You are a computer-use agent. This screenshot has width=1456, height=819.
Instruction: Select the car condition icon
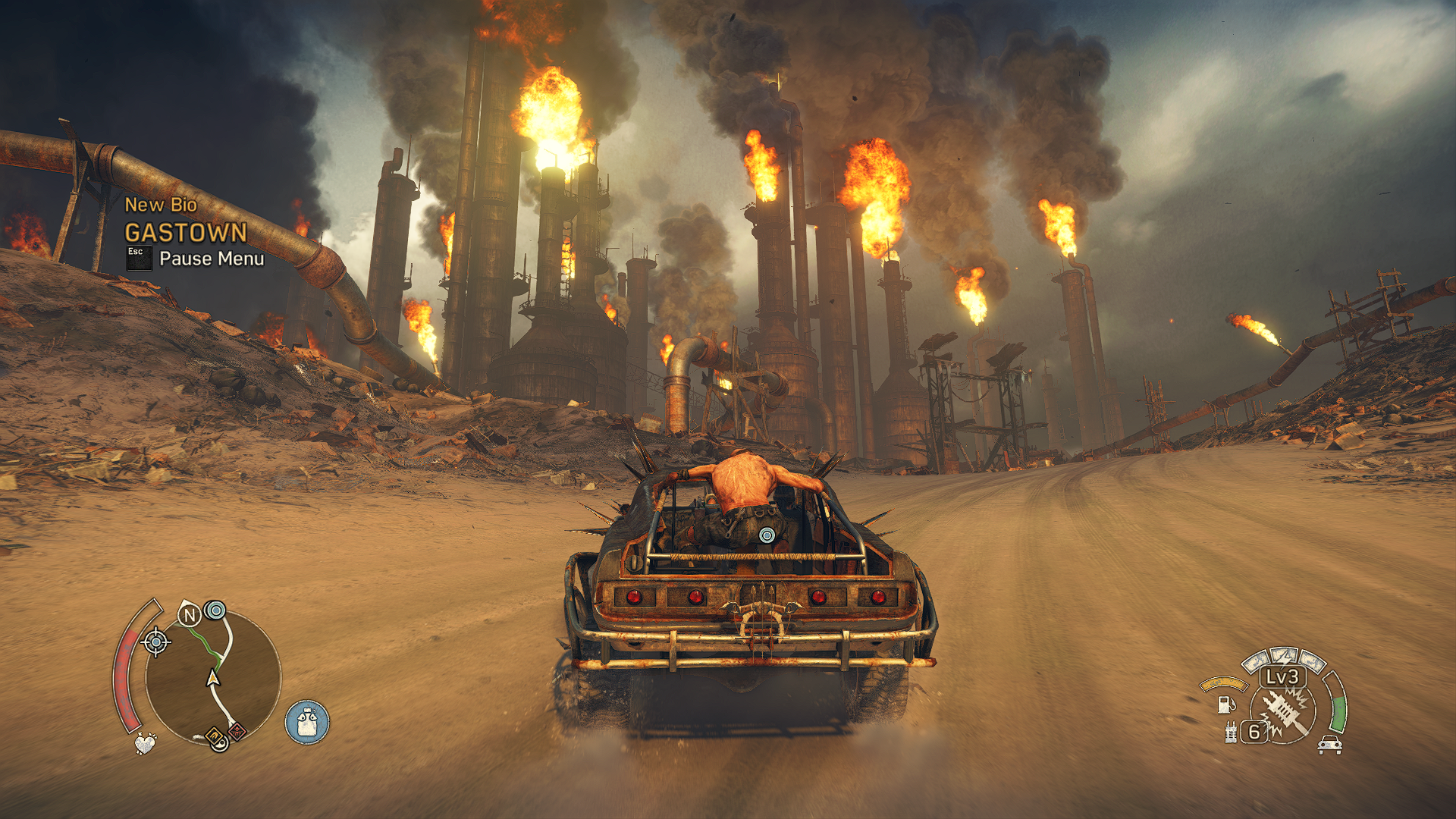coord(1329,745)
